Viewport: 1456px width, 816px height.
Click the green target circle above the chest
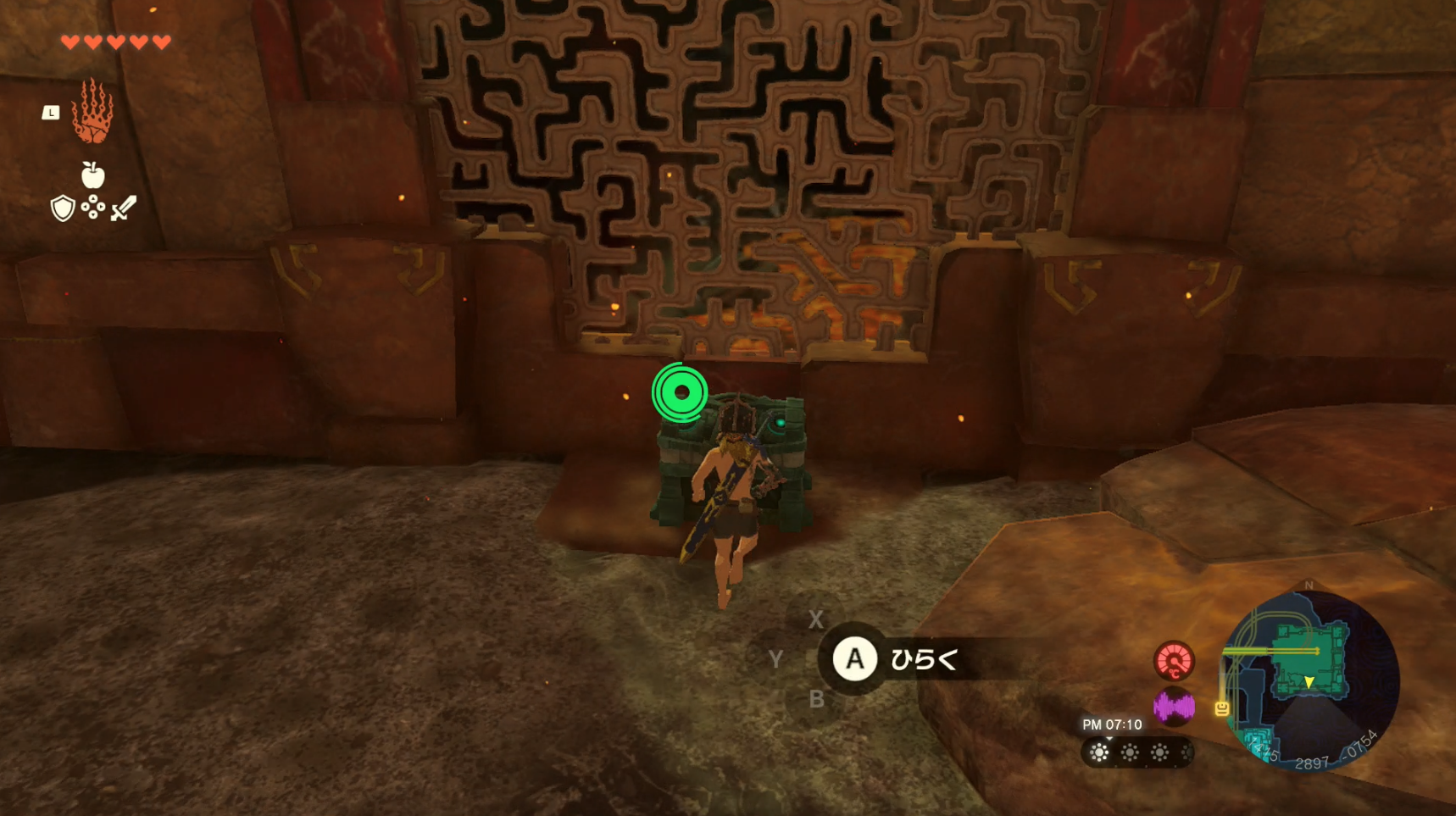click(x=680, y=391)
